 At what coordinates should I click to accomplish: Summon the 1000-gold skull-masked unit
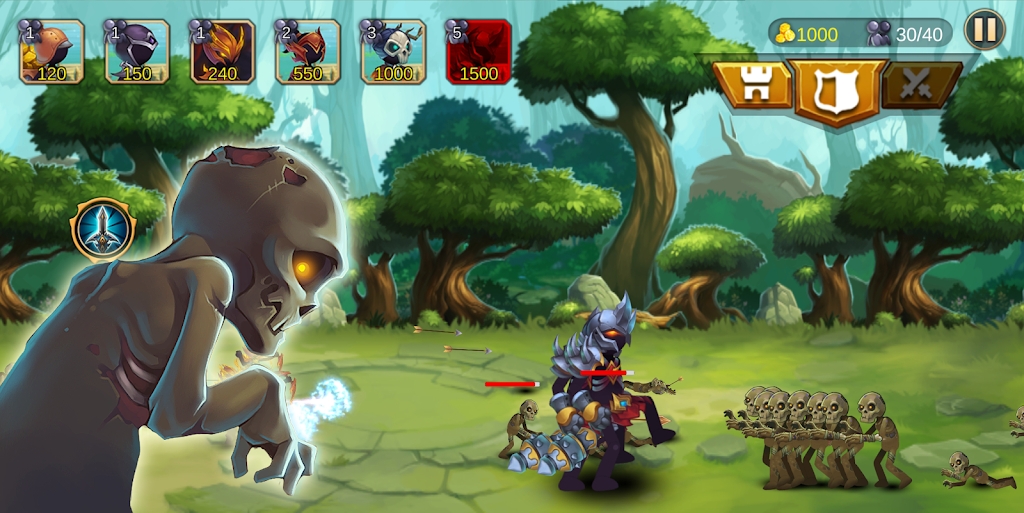pos(393,52)
